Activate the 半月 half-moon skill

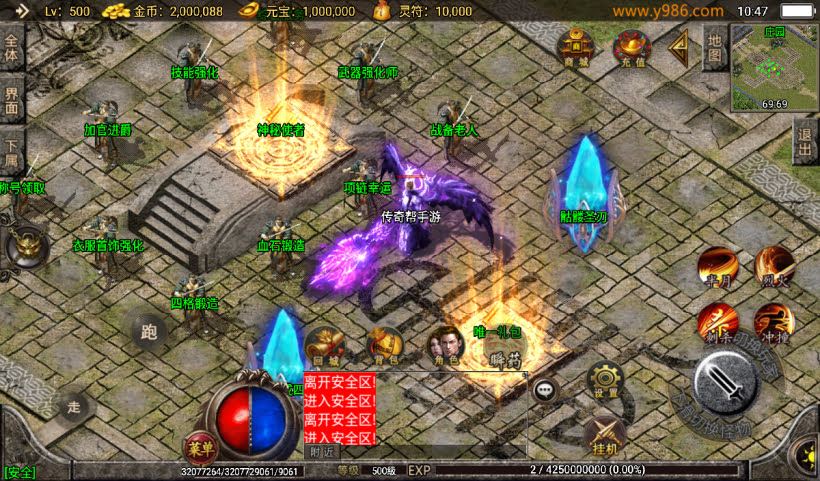[717, 266]
